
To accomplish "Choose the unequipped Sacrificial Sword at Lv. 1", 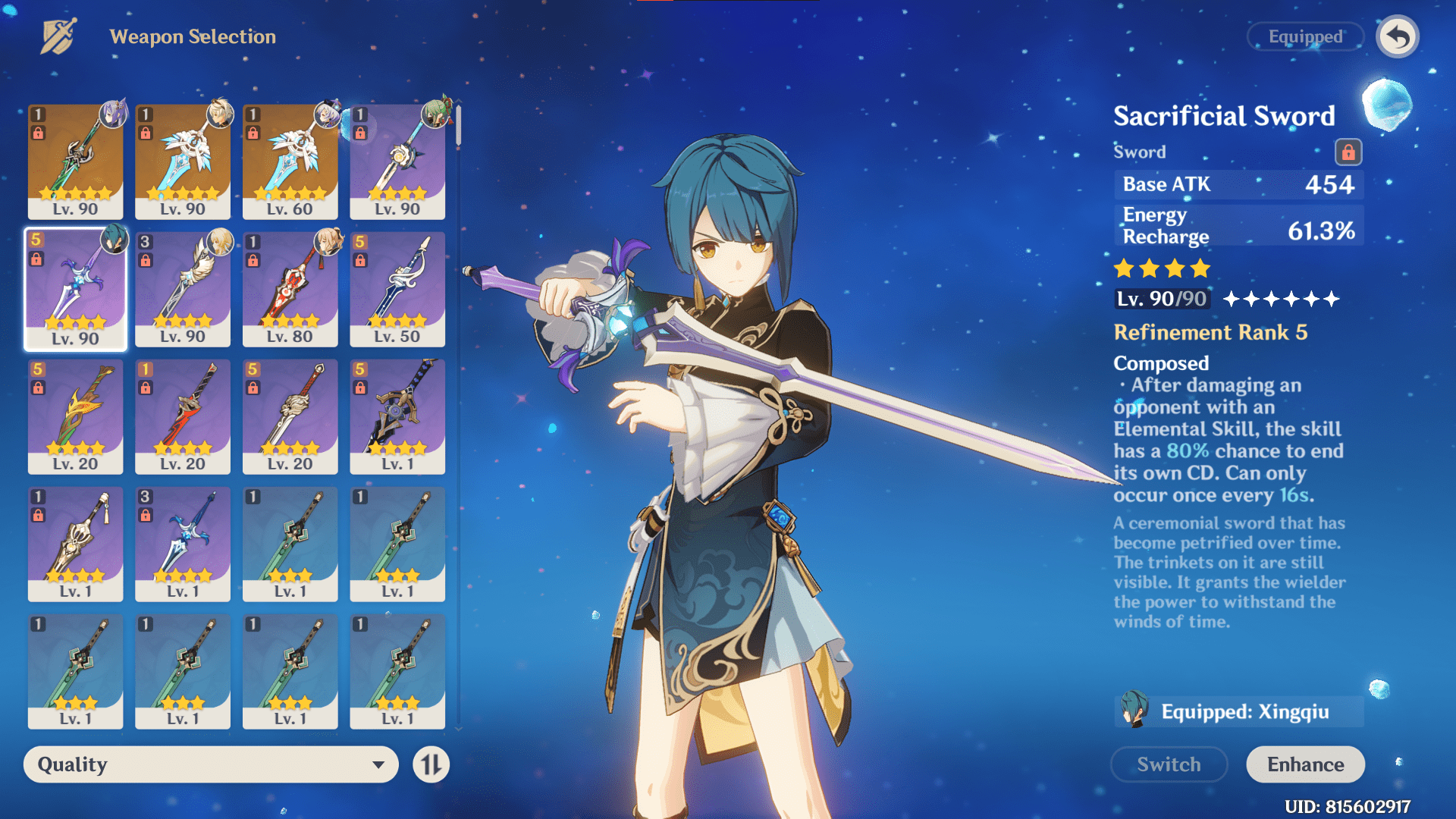I will [183, 544].
